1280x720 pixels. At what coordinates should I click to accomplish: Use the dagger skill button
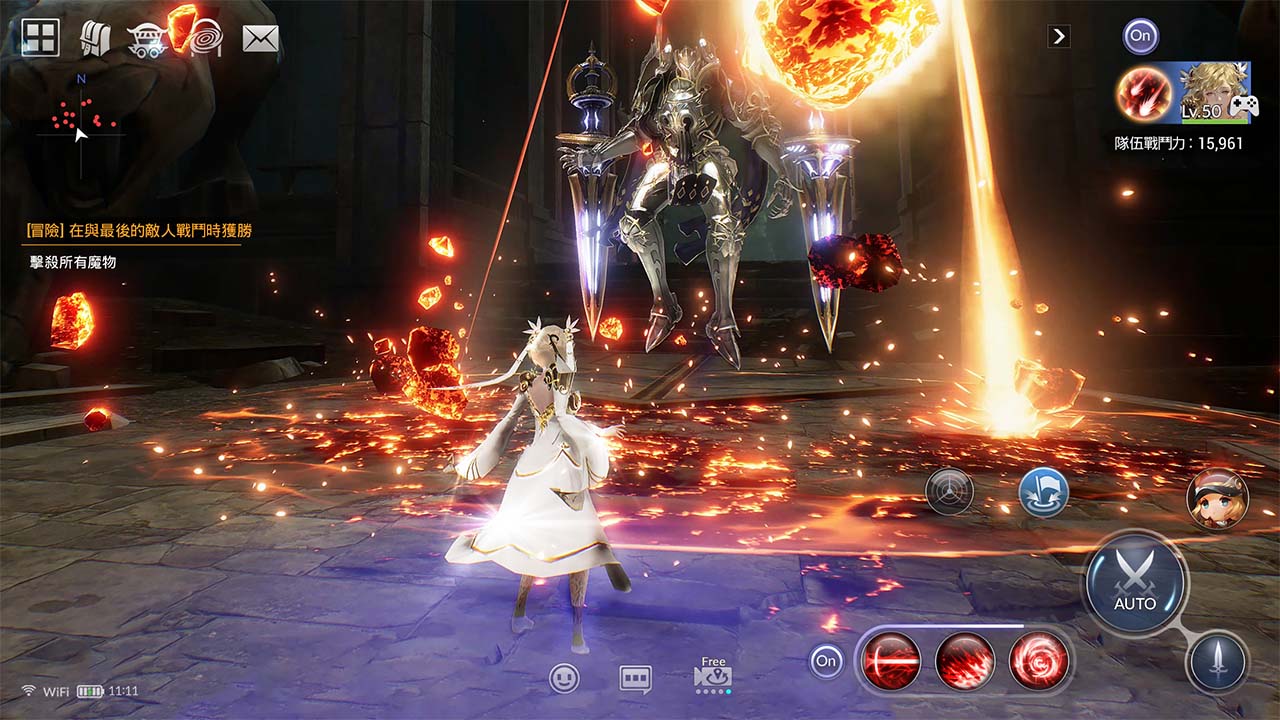1219,660
